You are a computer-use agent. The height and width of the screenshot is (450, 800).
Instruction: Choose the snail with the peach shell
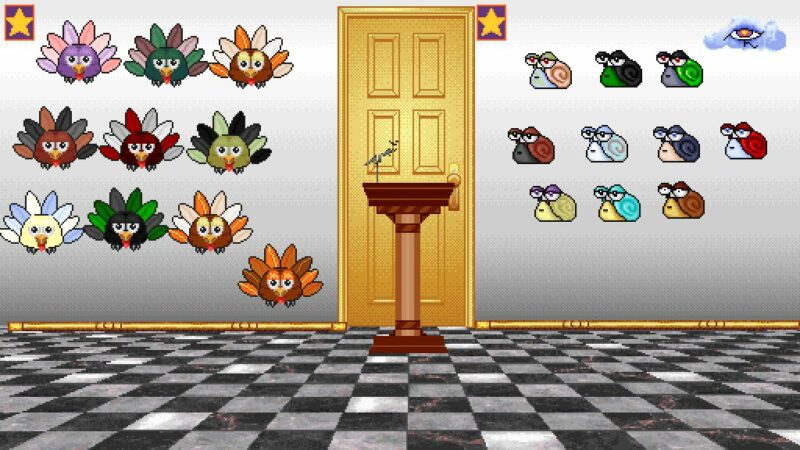click(x=549, y=71)
